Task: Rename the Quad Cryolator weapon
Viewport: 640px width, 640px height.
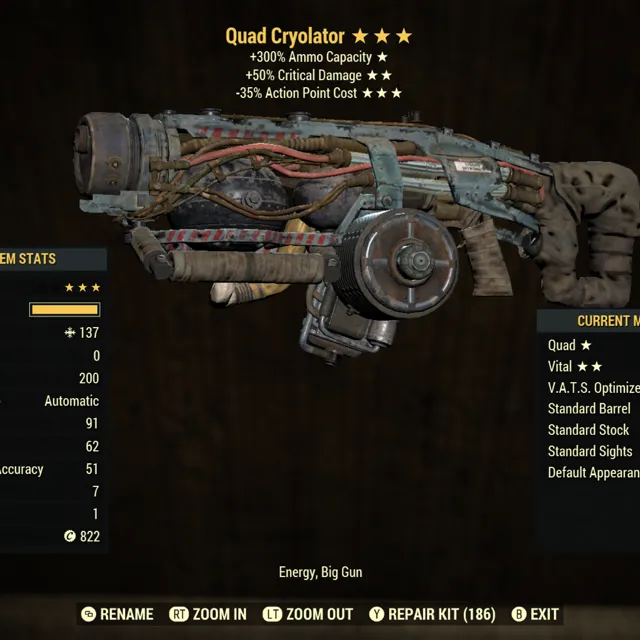Action: click(117, 614)
